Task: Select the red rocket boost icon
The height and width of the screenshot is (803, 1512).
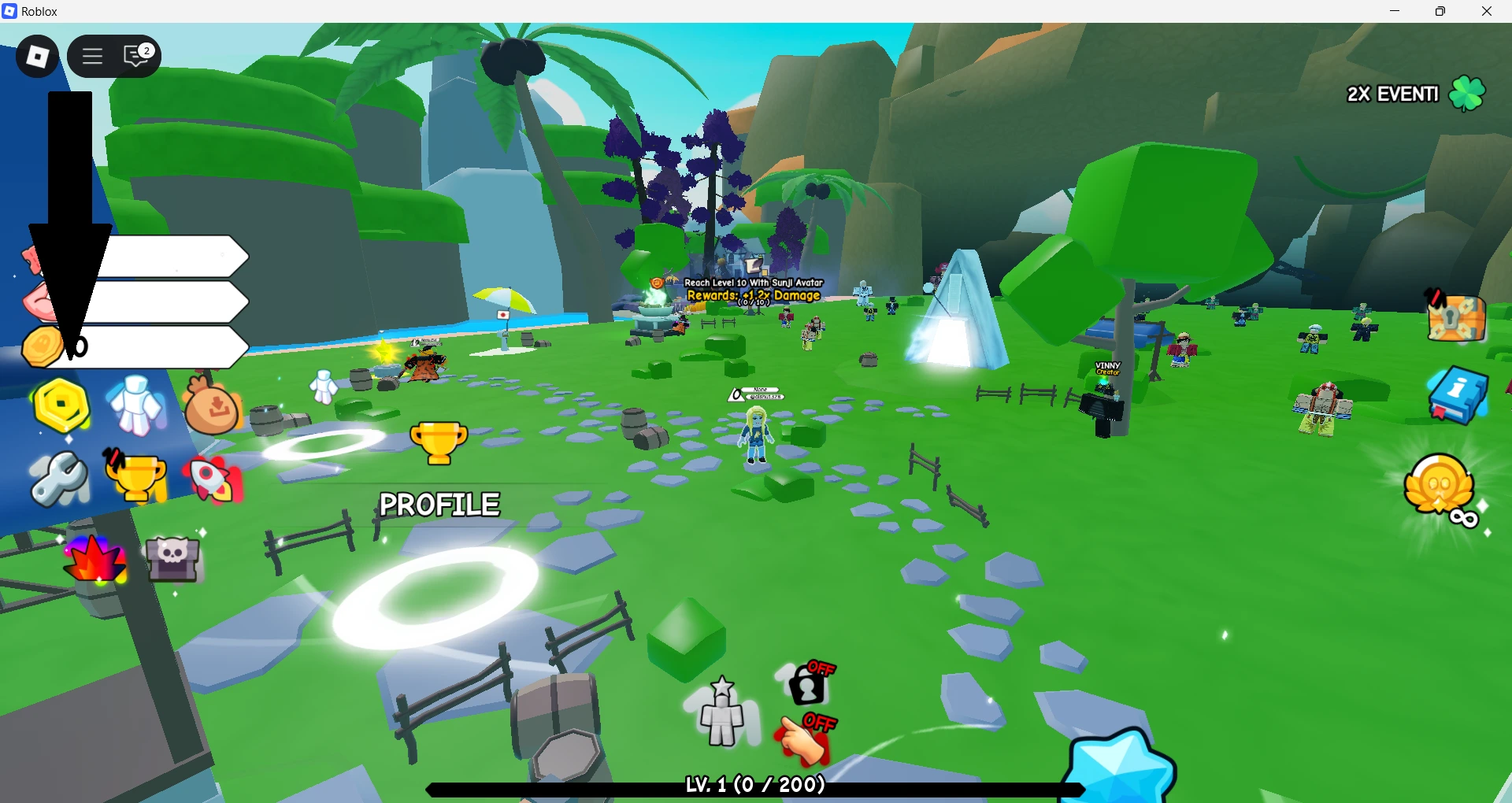Action: (212, 479)
